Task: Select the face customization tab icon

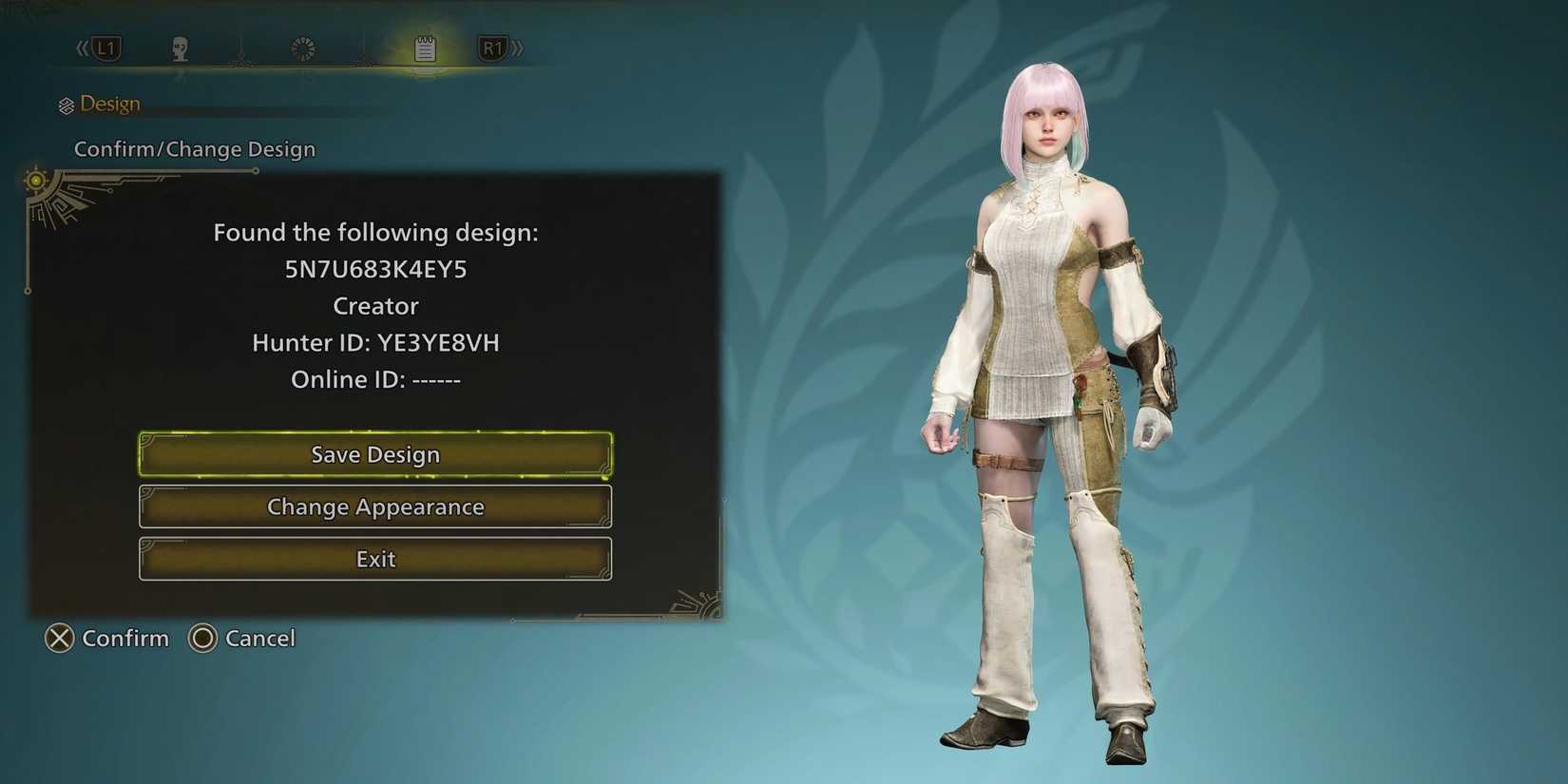Action: point(179,48)
